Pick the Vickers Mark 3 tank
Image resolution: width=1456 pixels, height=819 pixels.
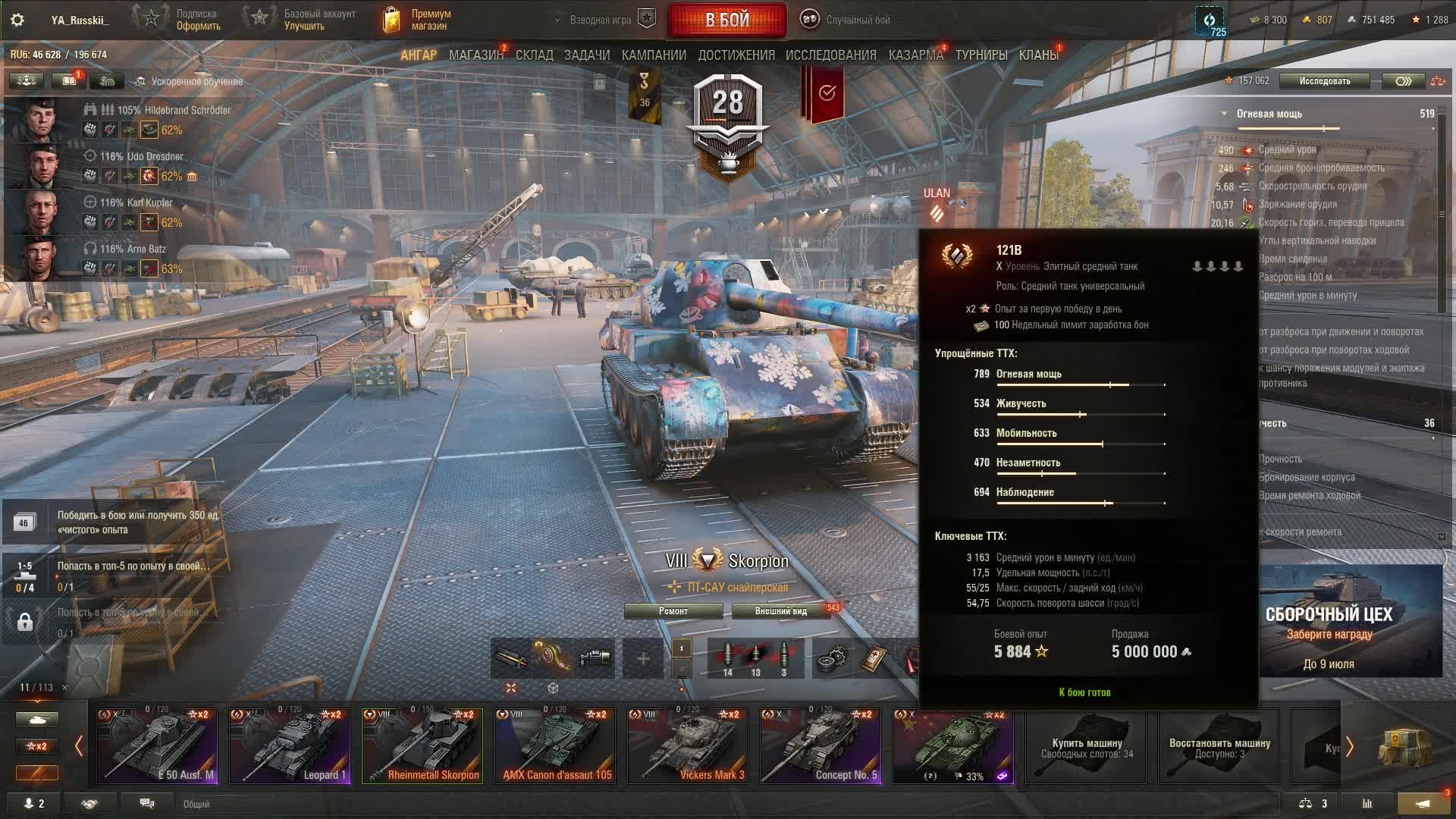688,745
